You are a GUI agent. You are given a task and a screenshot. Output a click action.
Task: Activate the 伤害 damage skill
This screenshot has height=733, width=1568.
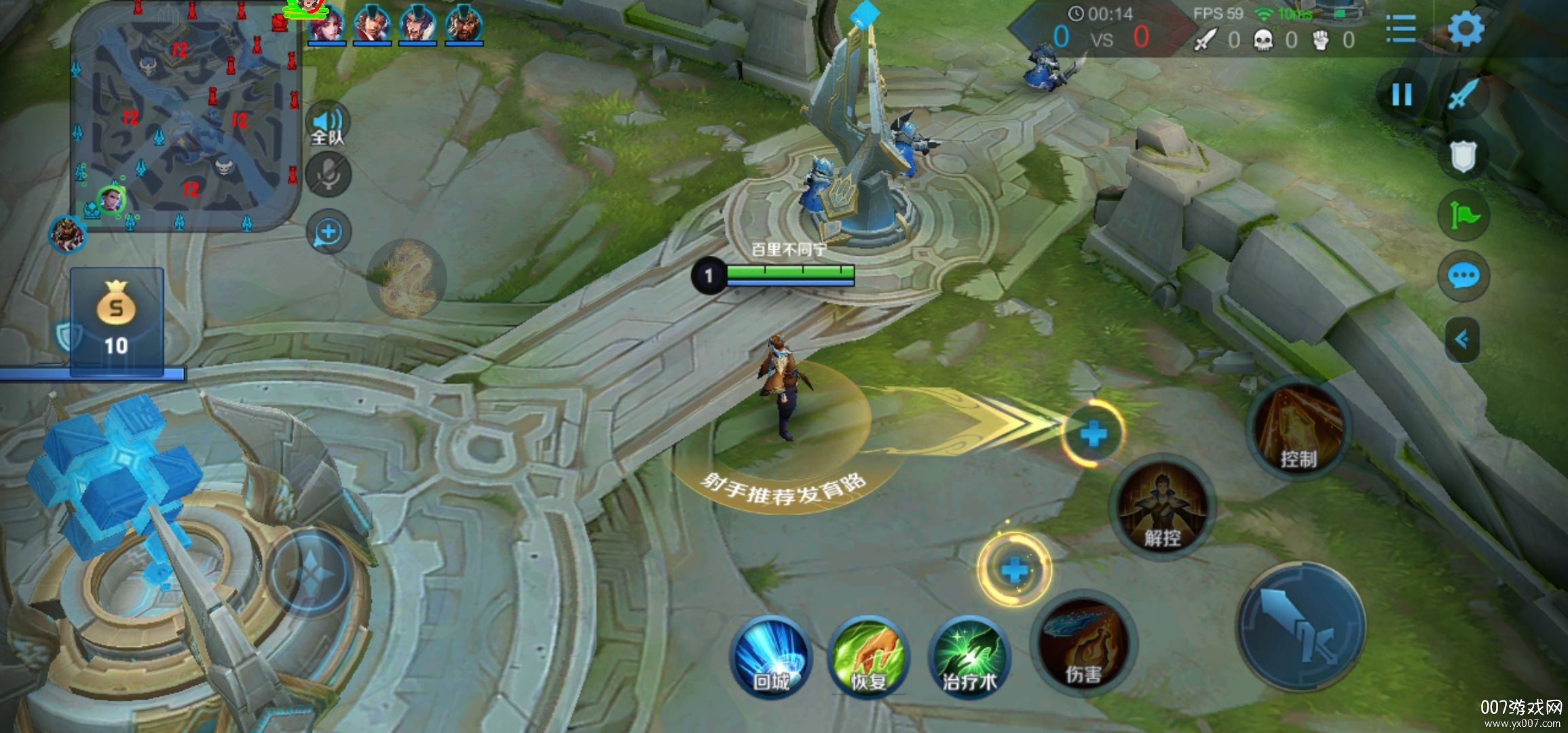pos(1083,645)
